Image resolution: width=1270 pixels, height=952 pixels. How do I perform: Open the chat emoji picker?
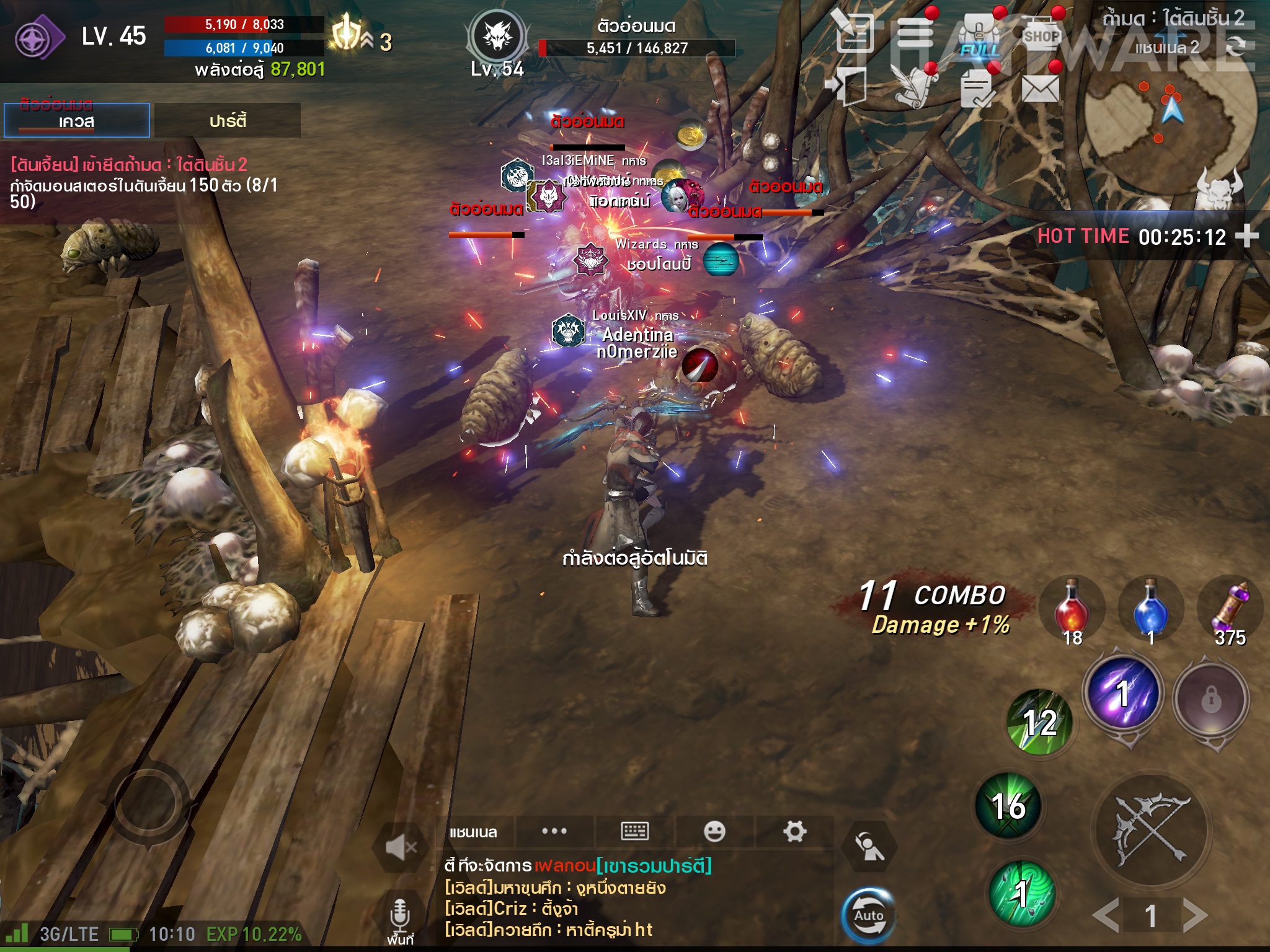[x=714, y=831]
